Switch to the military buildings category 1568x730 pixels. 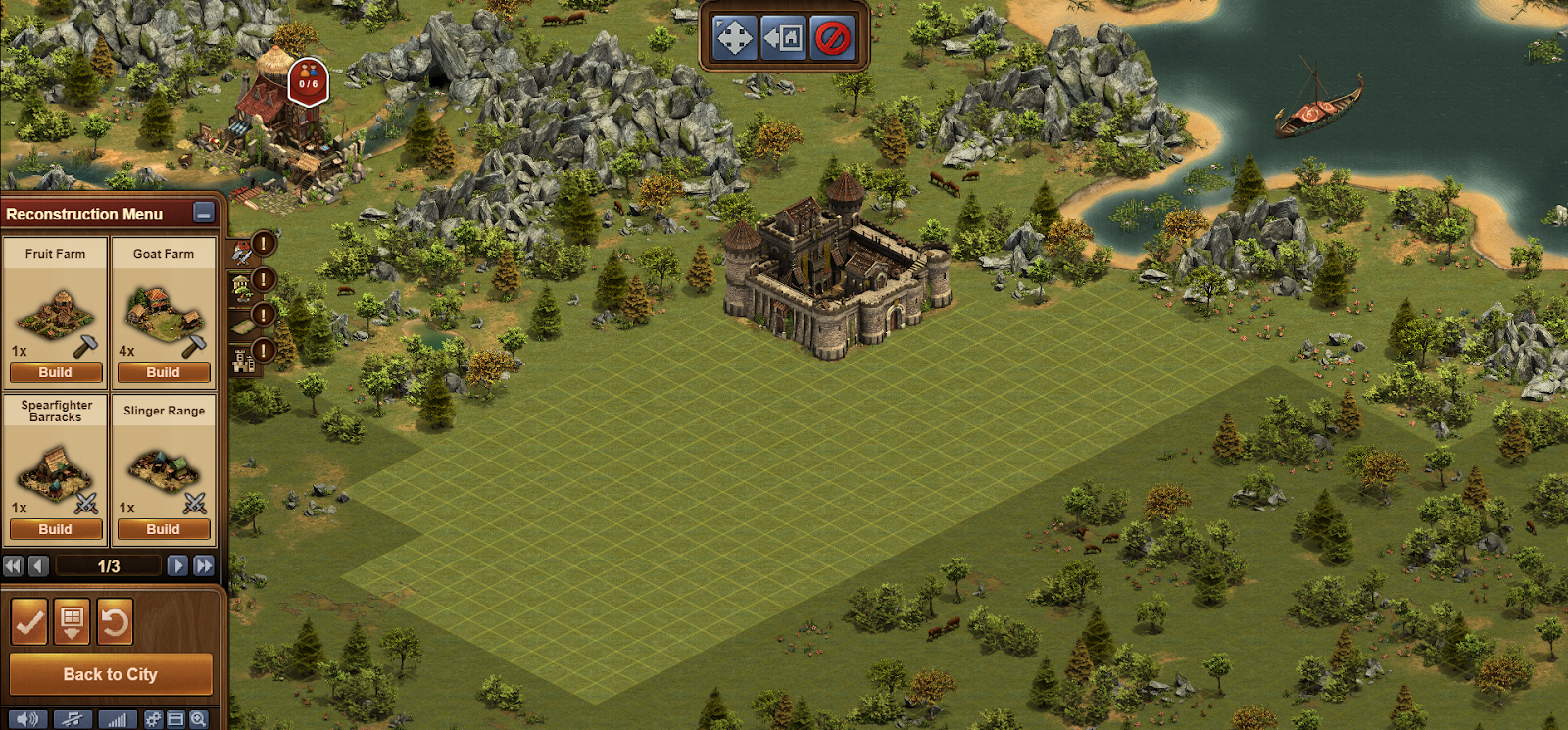click(242, 253)
